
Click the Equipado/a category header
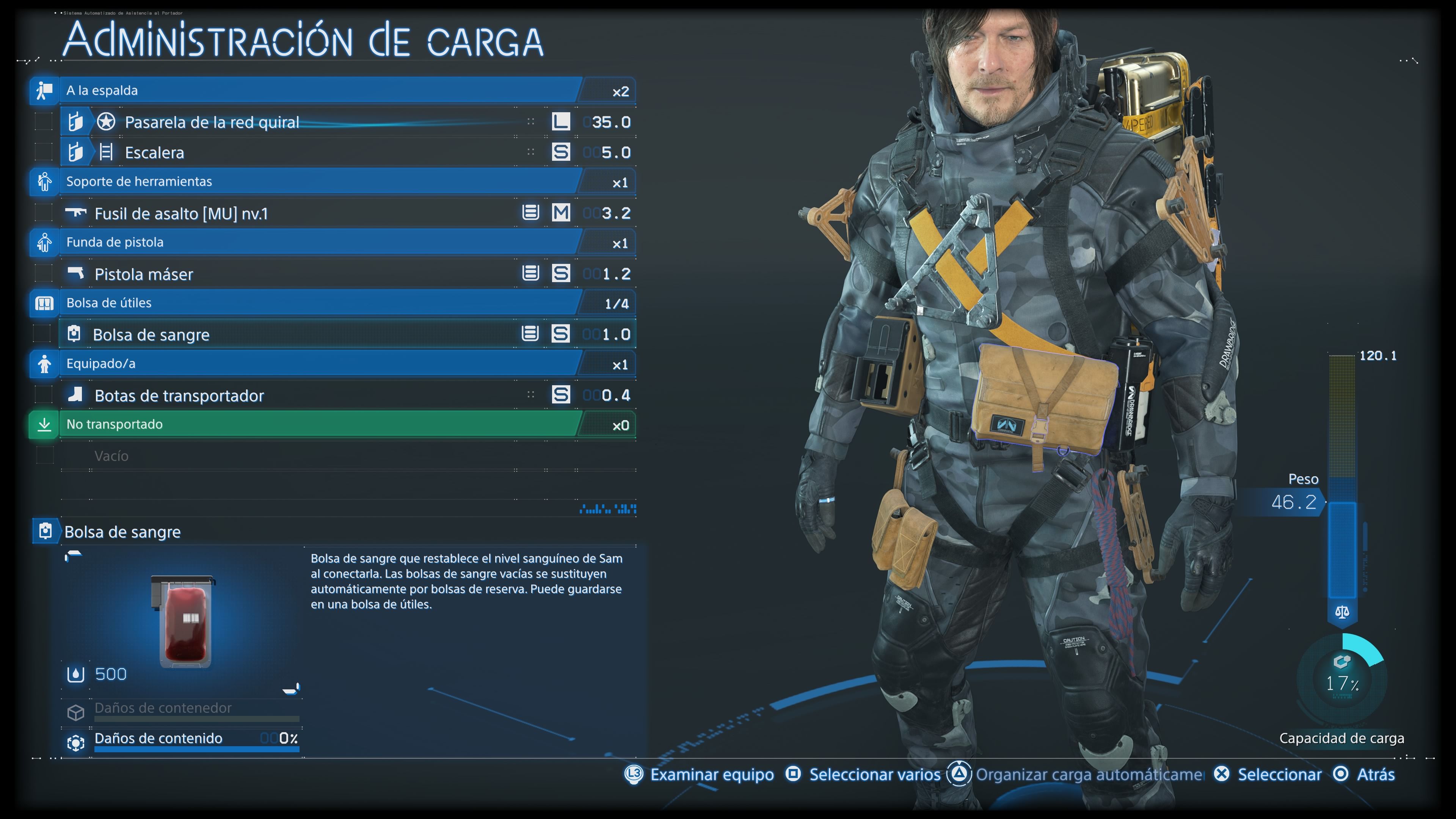coord(317,364)
